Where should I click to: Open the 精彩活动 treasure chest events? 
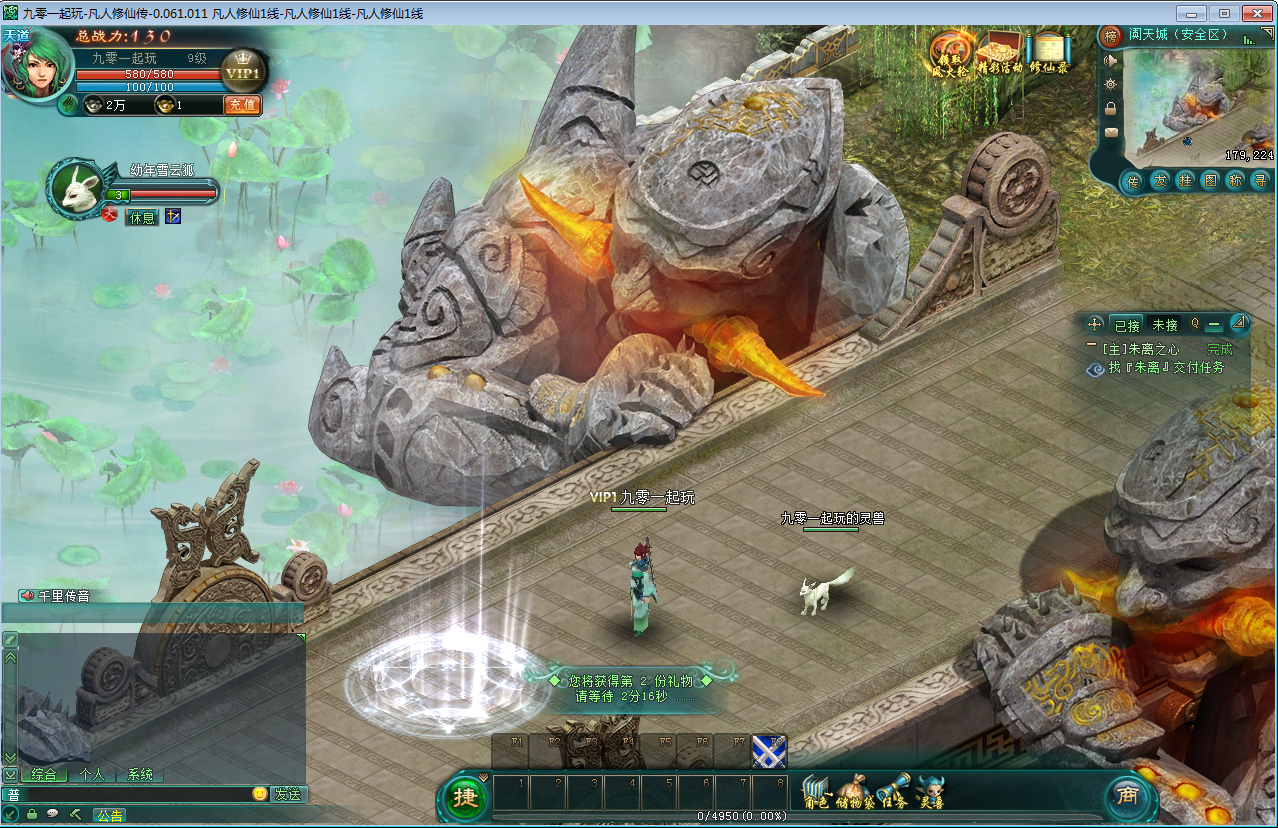click(999, 51)
